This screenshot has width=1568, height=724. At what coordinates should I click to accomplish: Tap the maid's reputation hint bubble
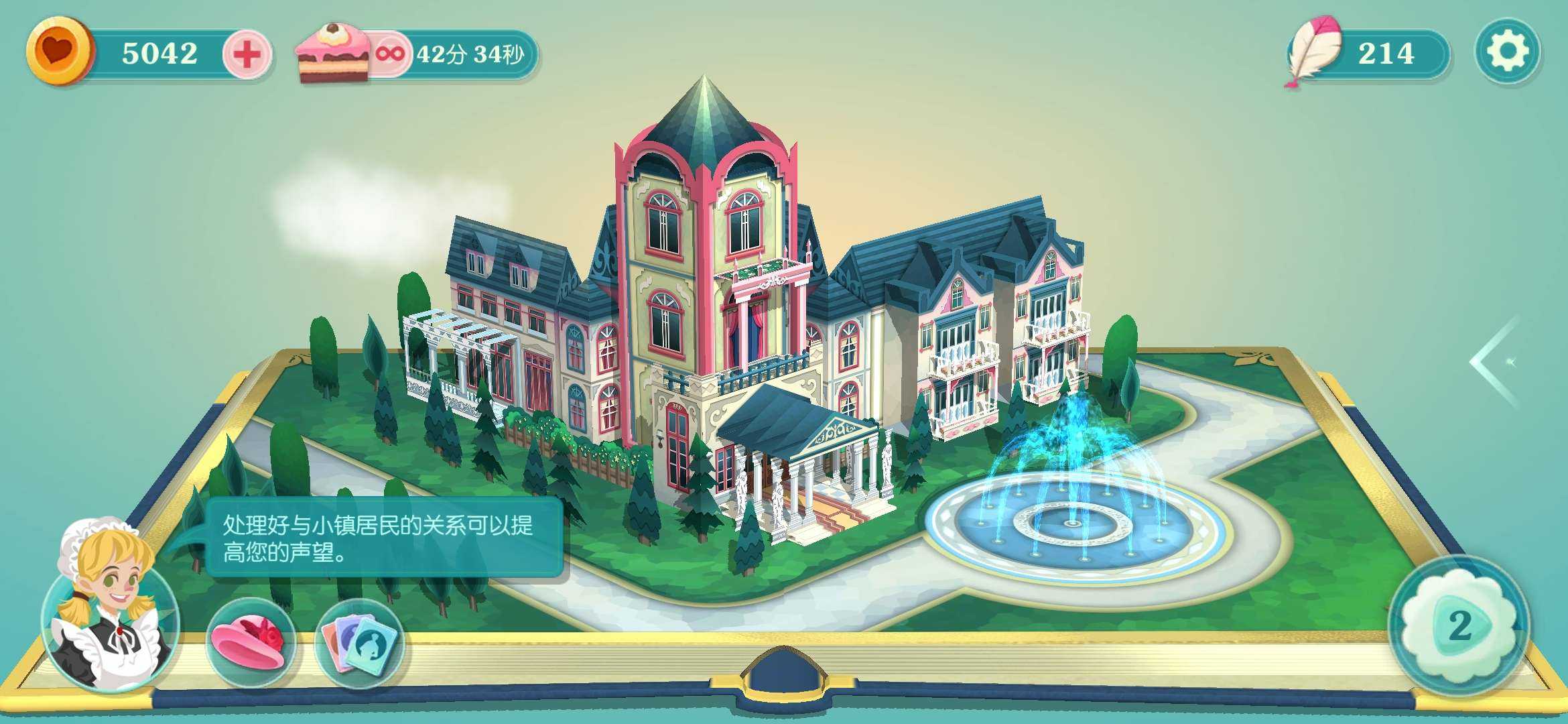(x=383, y=538)
